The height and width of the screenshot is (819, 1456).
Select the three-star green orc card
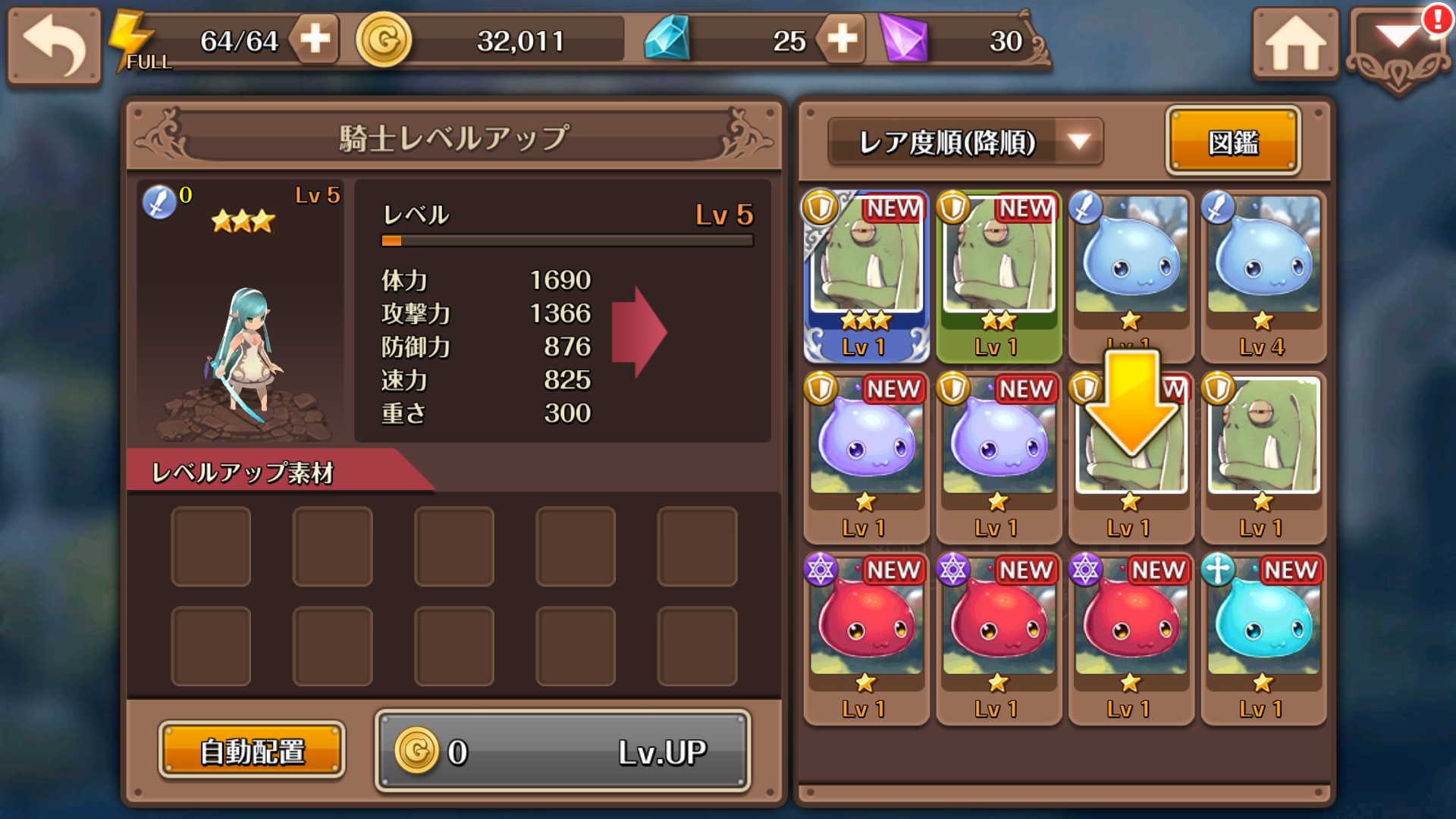tap(866, 277)
